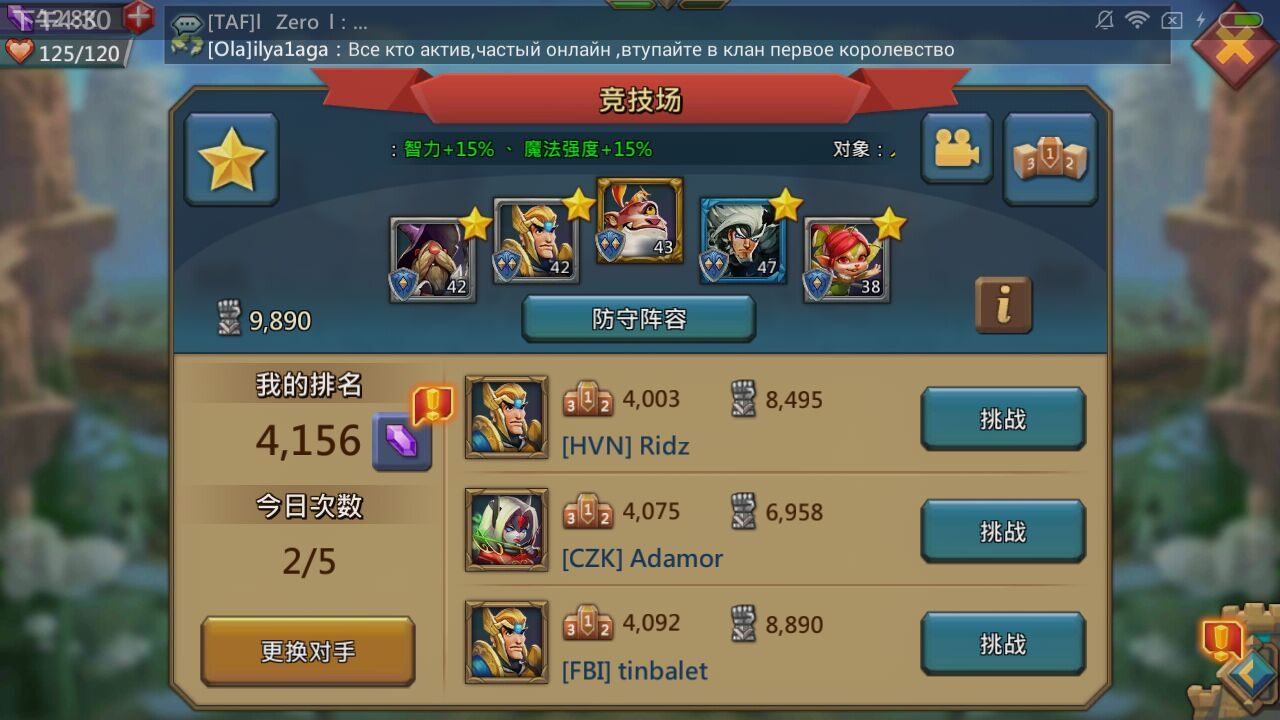
Task: View [HVN] Ridz's hero portrait
Action: tap(506, 417)
